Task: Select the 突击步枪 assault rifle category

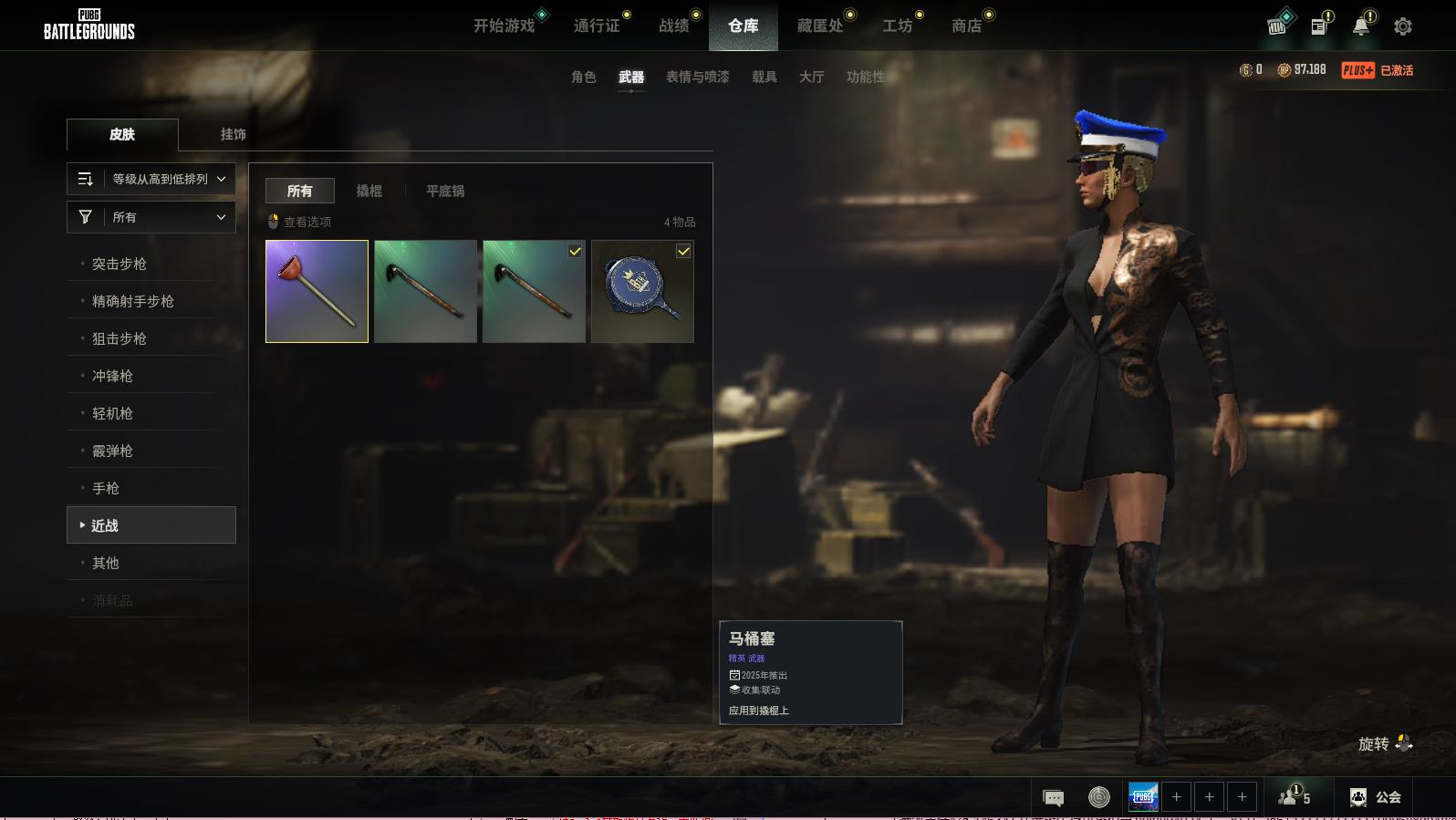Action: (x=120, y=264)
